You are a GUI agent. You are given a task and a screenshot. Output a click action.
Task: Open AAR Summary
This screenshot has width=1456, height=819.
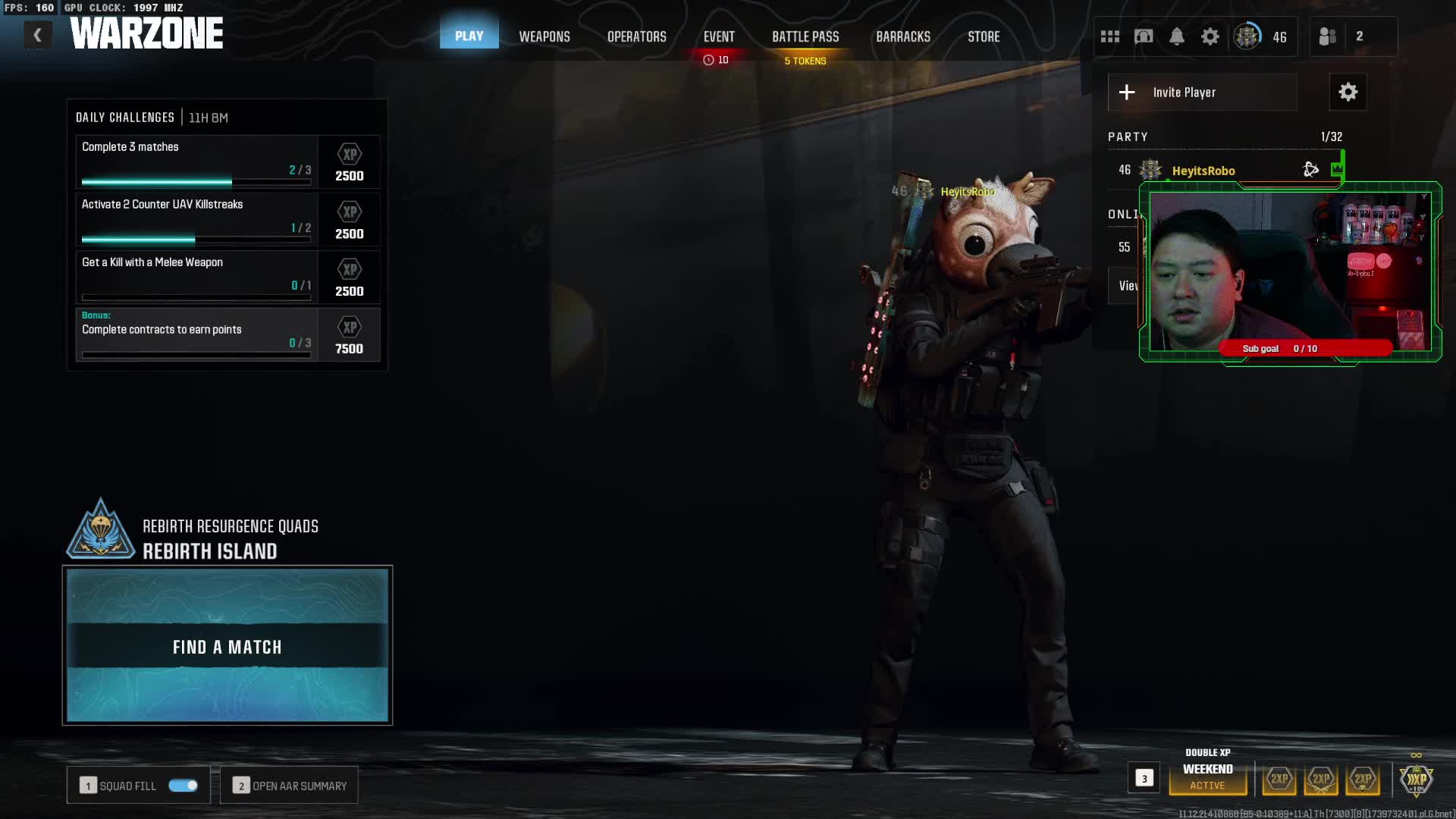click(290, 786)
